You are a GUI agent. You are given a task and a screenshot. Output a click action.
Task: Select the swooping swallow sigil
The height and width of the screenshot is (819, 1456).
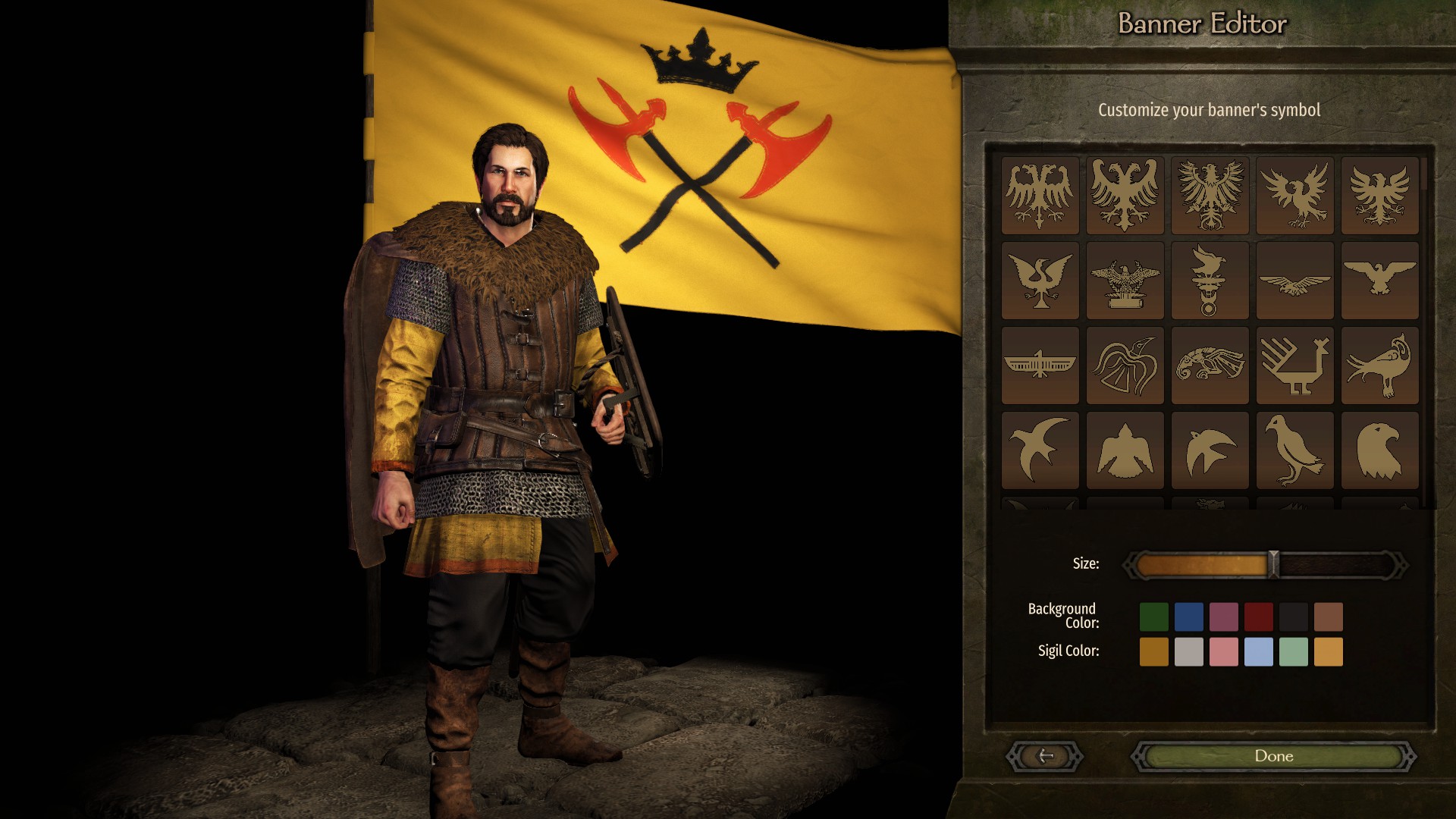1040,450
